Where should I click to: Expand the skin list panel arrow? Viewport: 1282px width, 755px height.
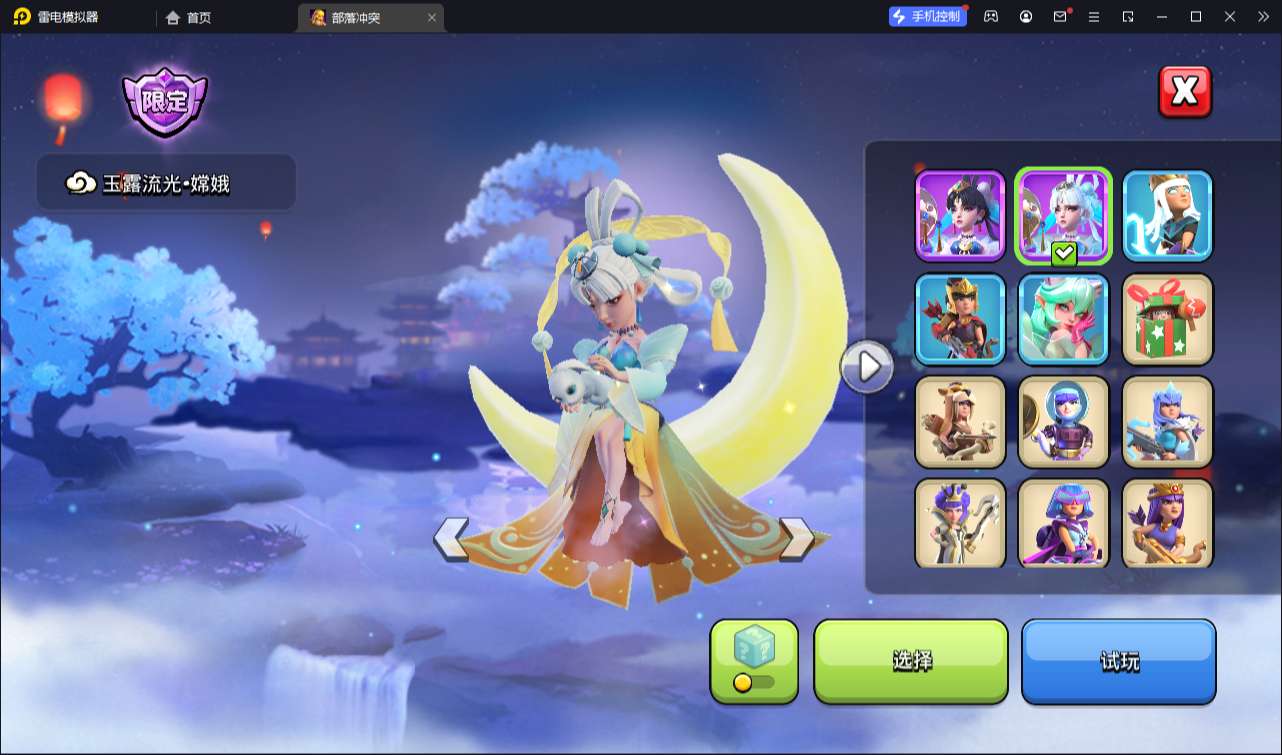coord(867,367)
